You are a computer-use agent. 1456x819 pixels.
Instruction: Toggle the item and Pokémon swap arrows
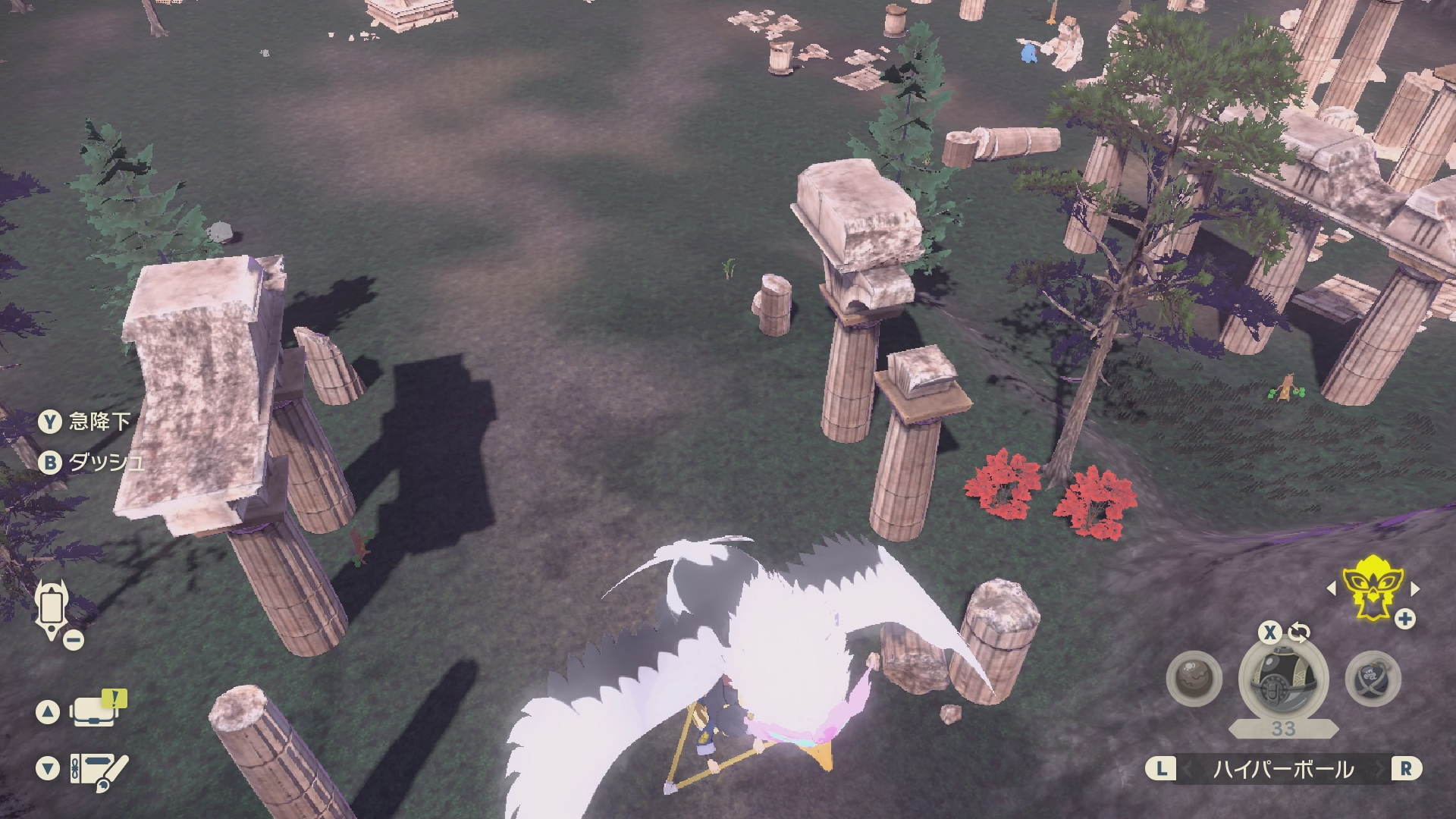[1299, 632]
